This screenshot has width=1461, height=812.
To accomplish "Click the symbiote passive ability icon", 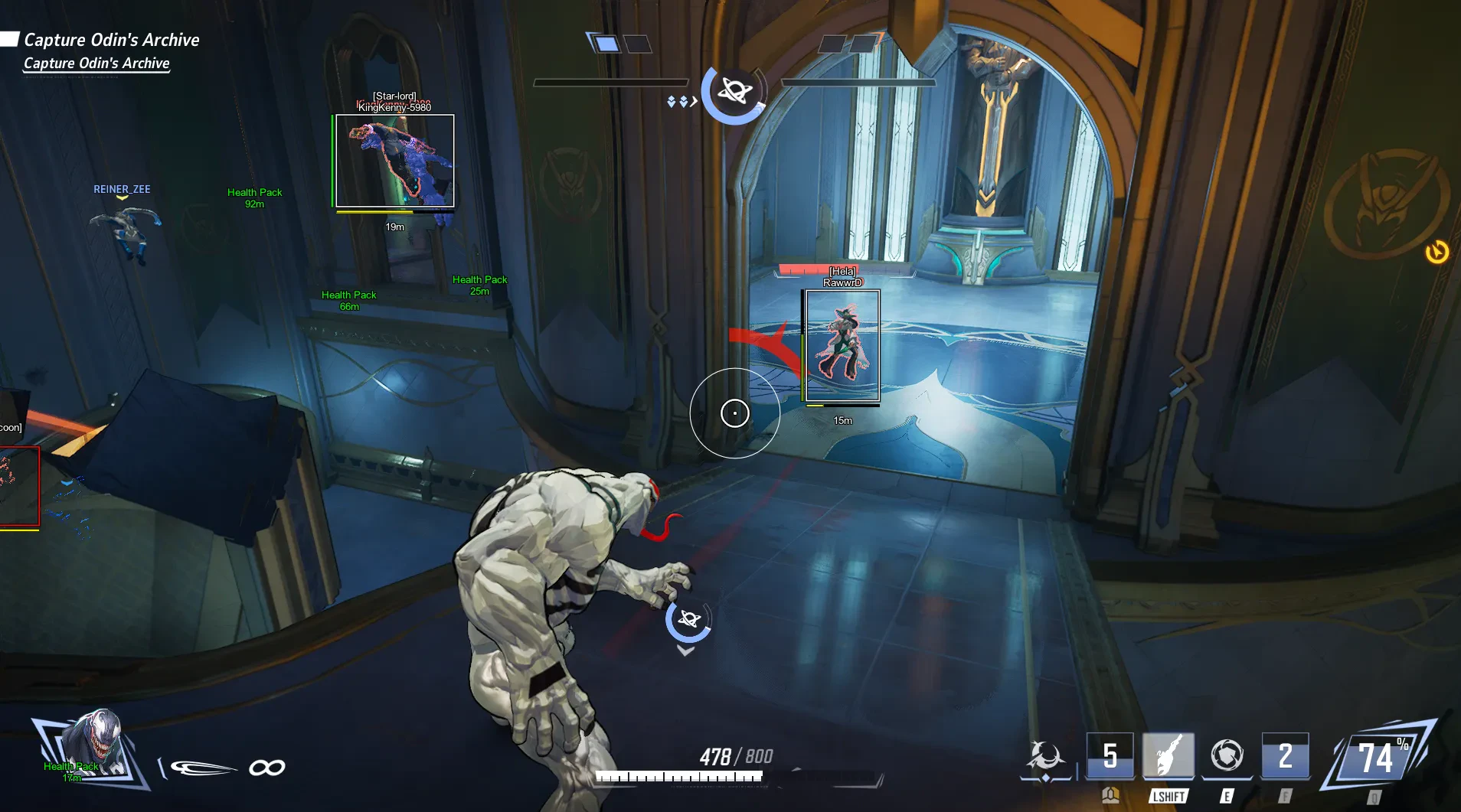I will coord(1045,756).
